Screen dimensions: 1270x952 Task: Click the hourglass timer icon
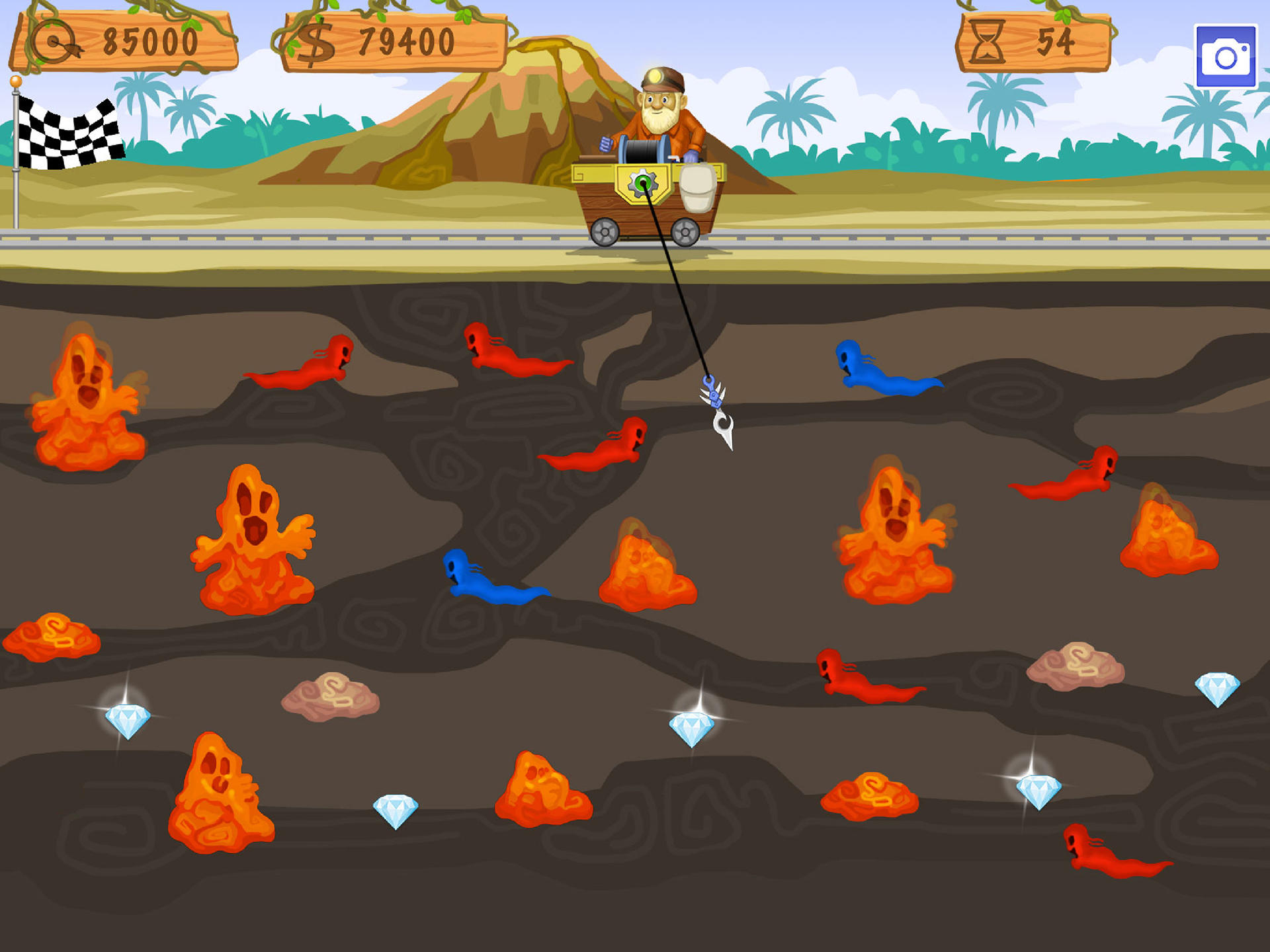click(x=987, y=41)
